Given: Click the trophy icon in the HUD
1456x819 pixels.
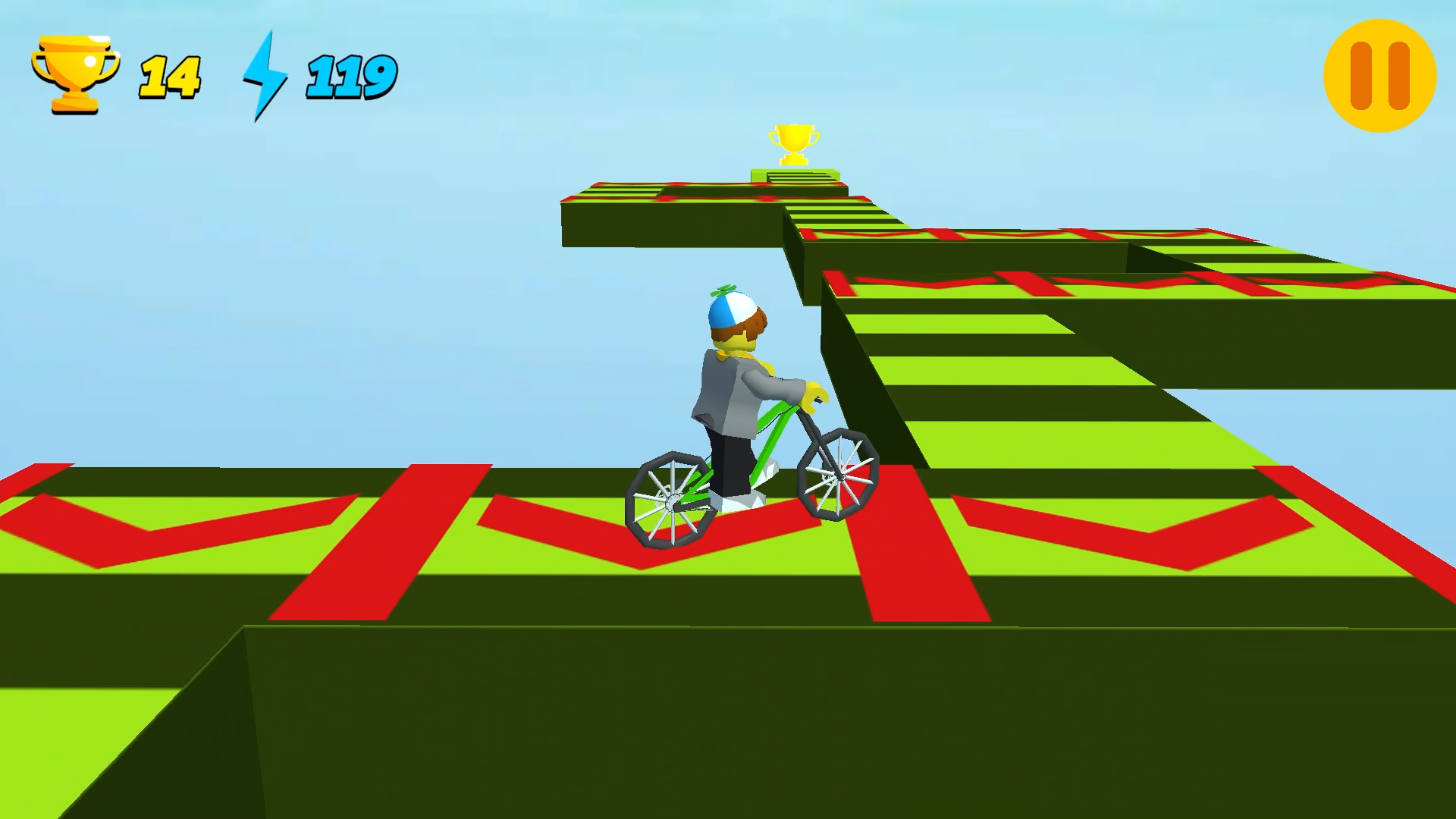Looking at the screenshot, I should [74, 72].
